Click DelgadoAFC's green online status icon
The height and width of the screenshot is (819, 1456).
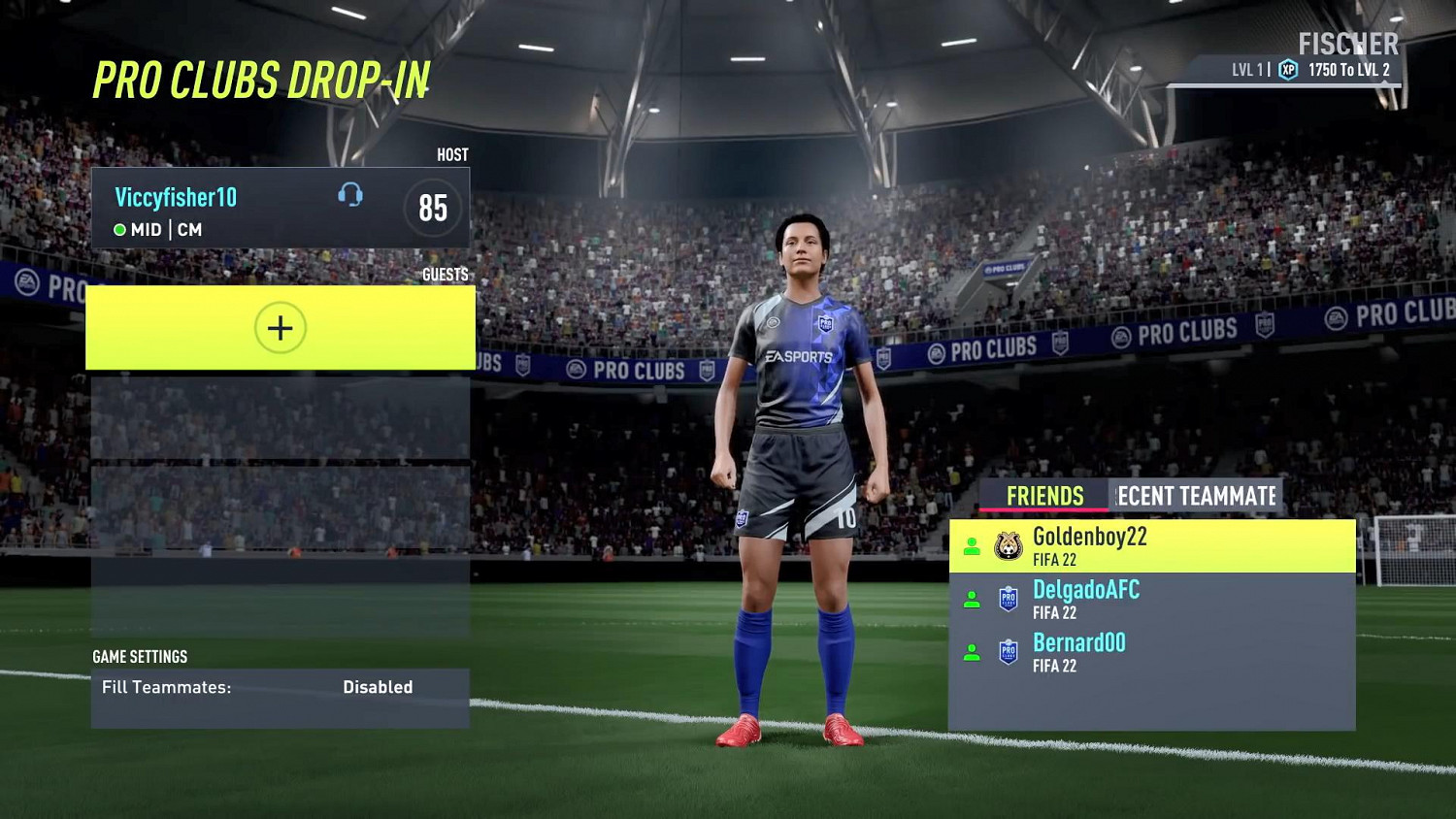972,599
